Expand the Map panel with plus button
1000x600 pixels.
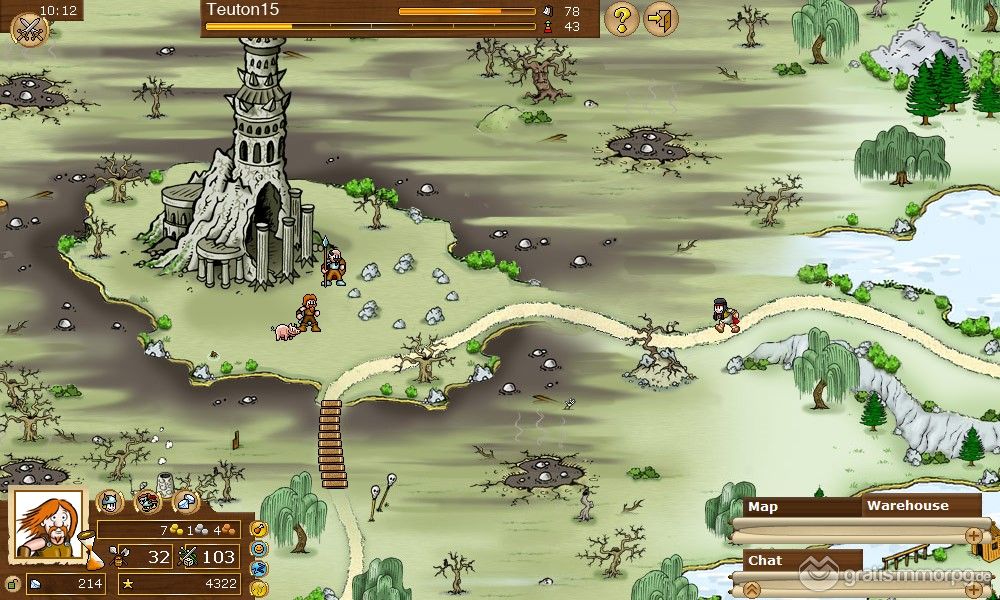point(973,536)
